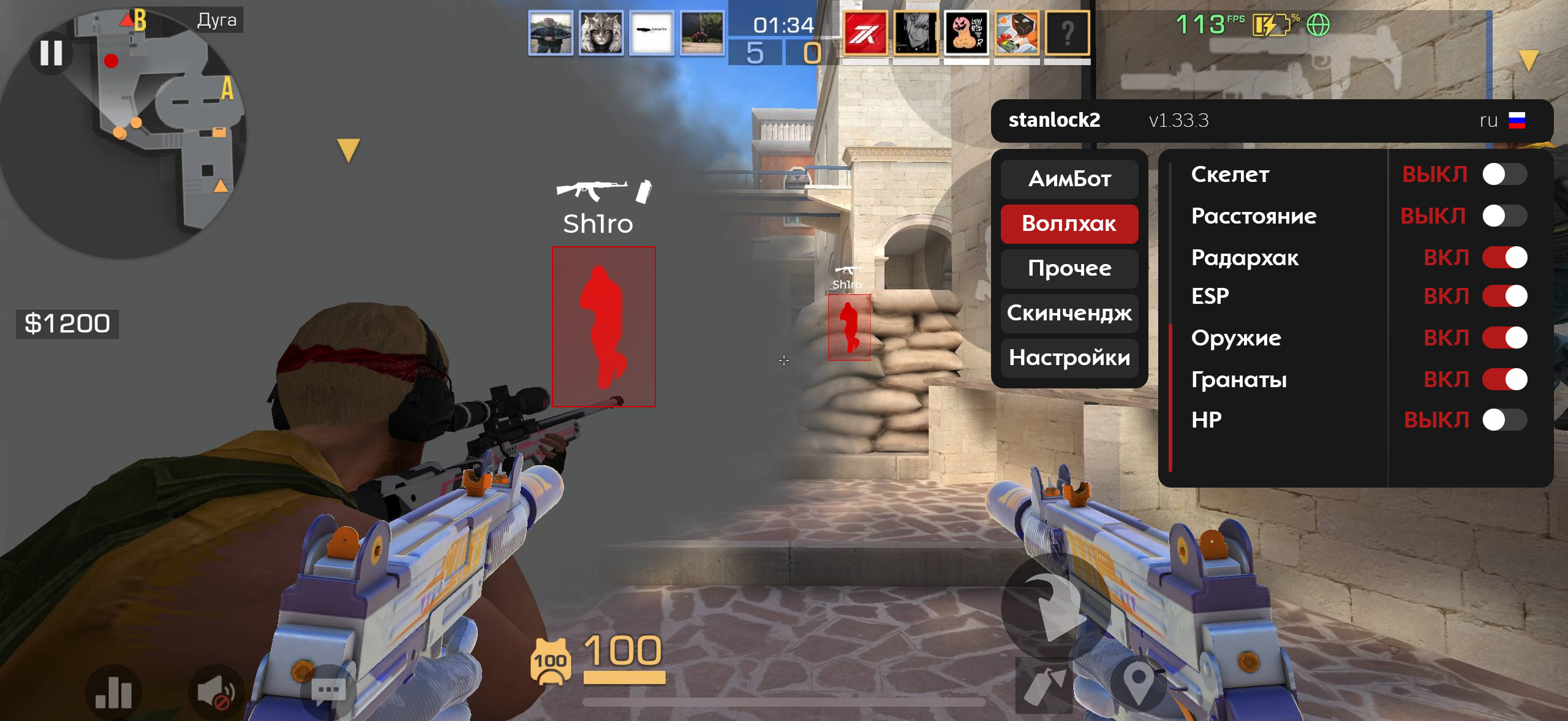Toggle the muted speaker icon

(x=216, y=692)
